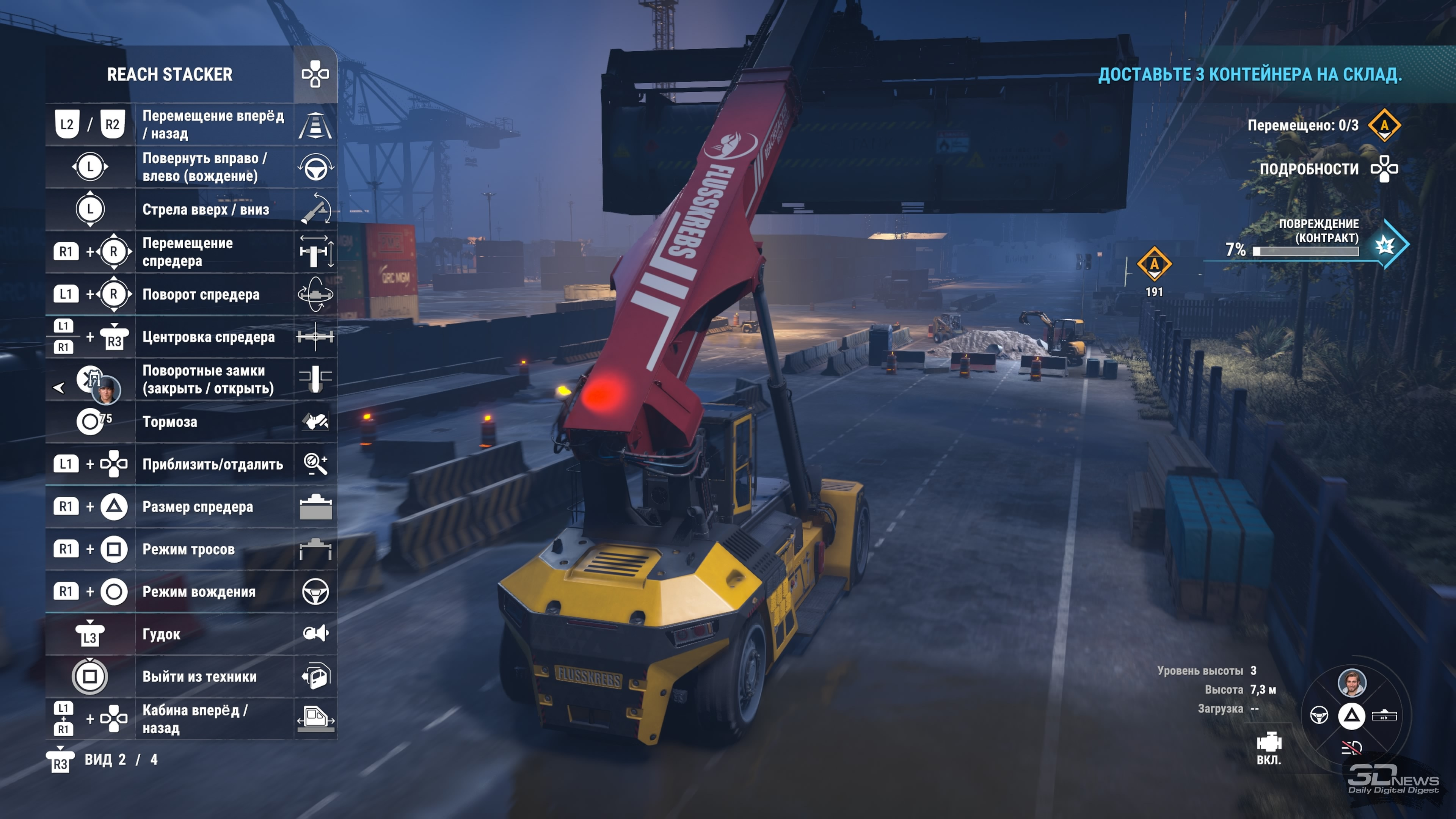Click the 'Приблизить/отдалить' zoom row

click(191, 464)
